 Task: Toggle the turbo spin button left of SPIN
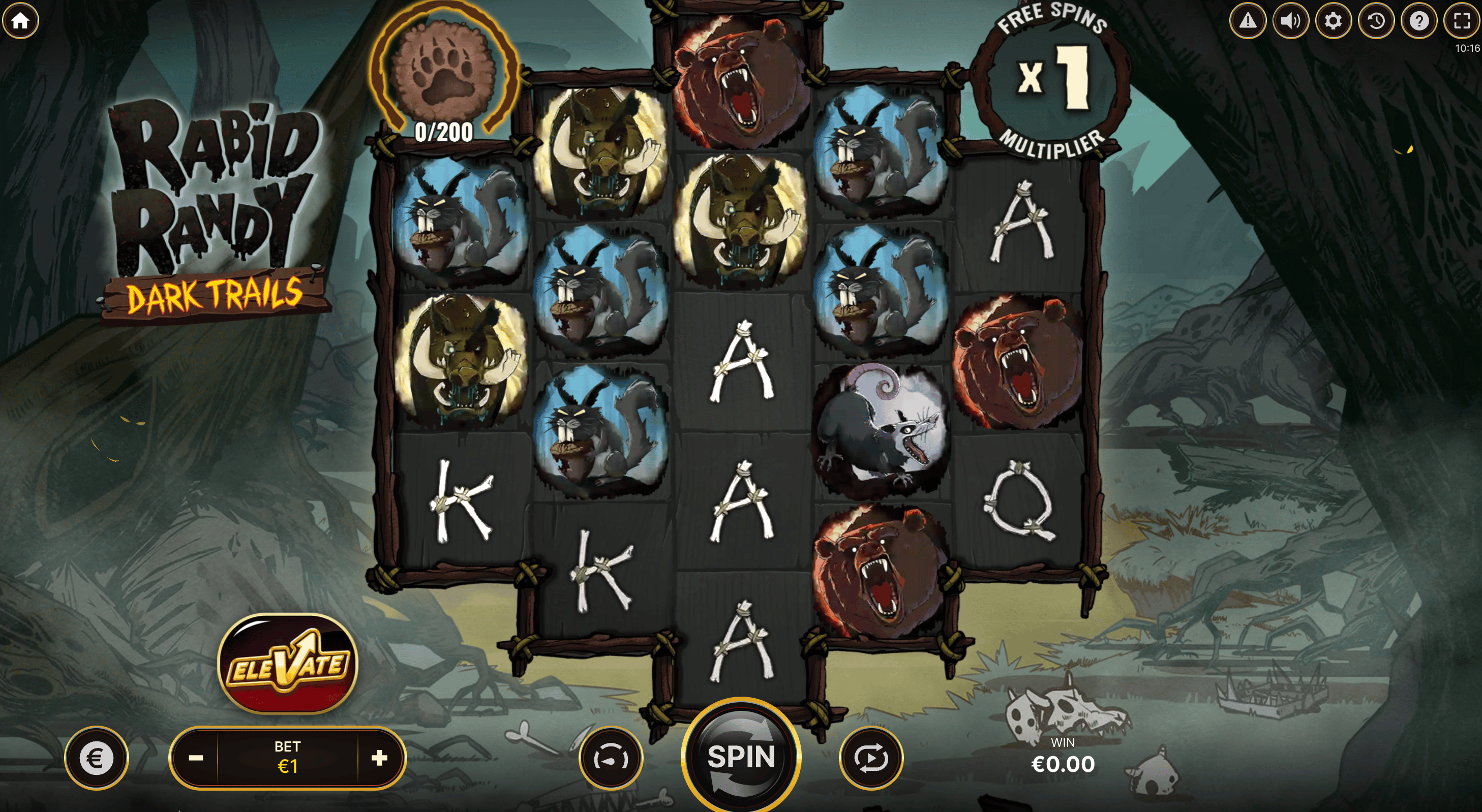pos(611,758)
